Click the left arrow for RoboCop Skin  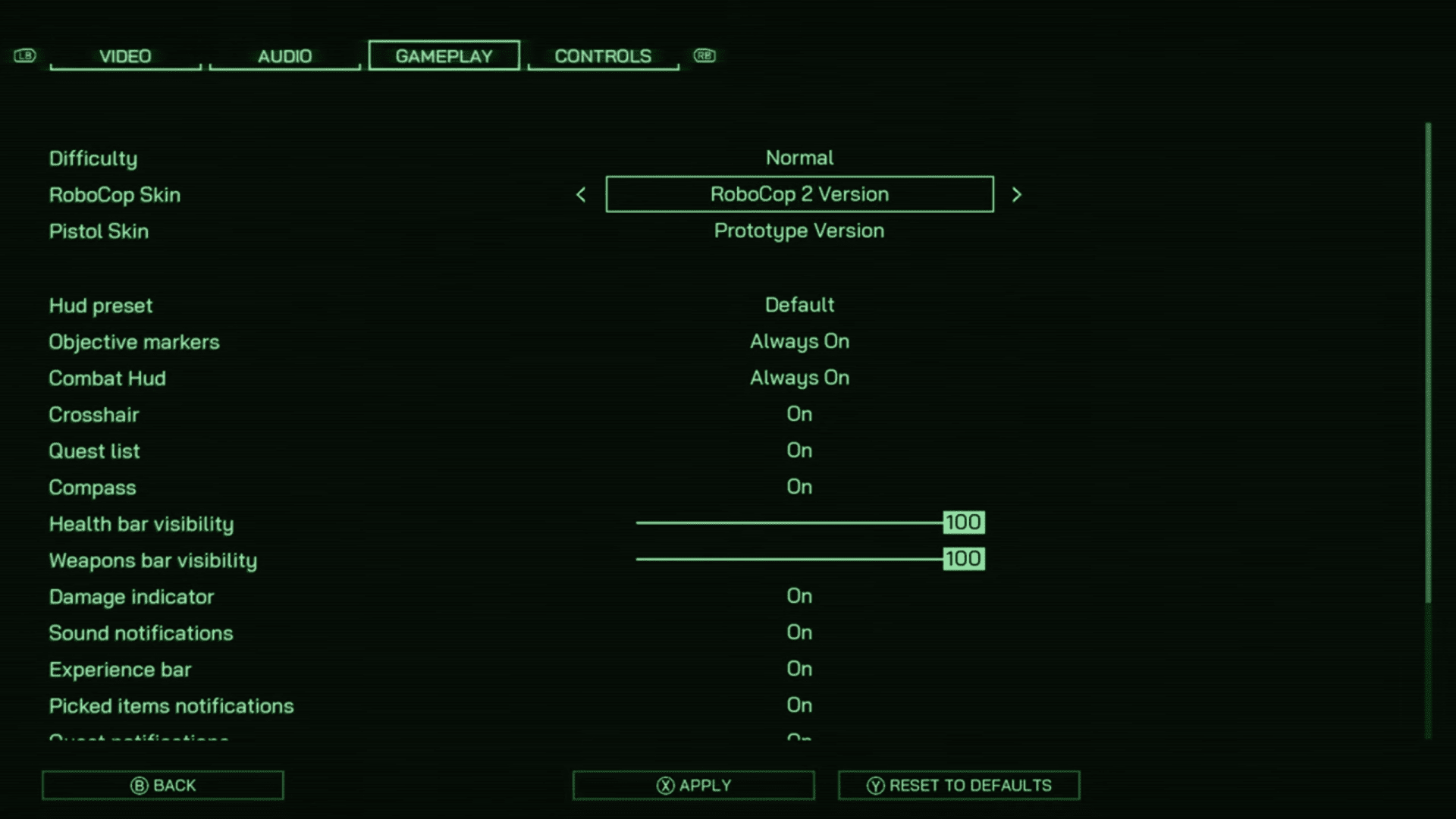(x=580, y=195)
